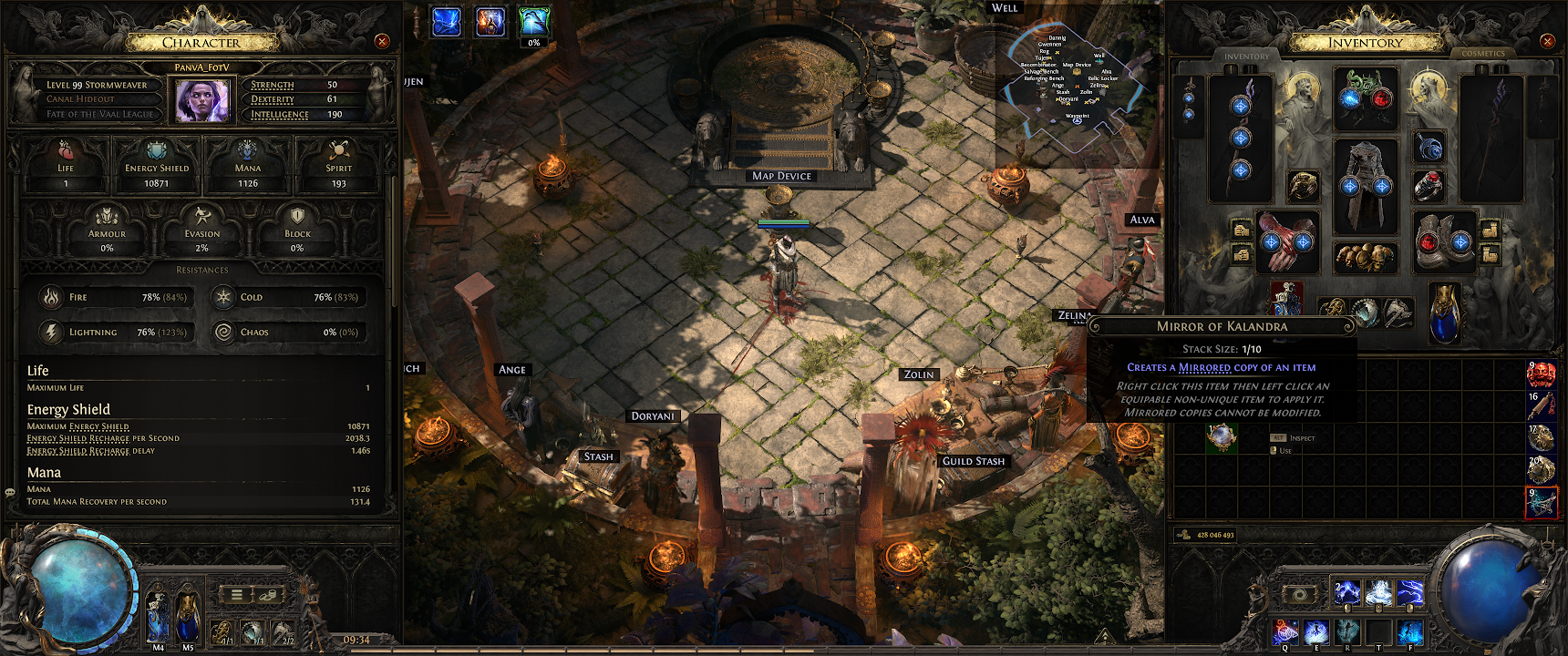The width and height of the screenshot is (1568, 656).
Task: Open the coin shop button on the HUD
Action: [x=267, y=594]
